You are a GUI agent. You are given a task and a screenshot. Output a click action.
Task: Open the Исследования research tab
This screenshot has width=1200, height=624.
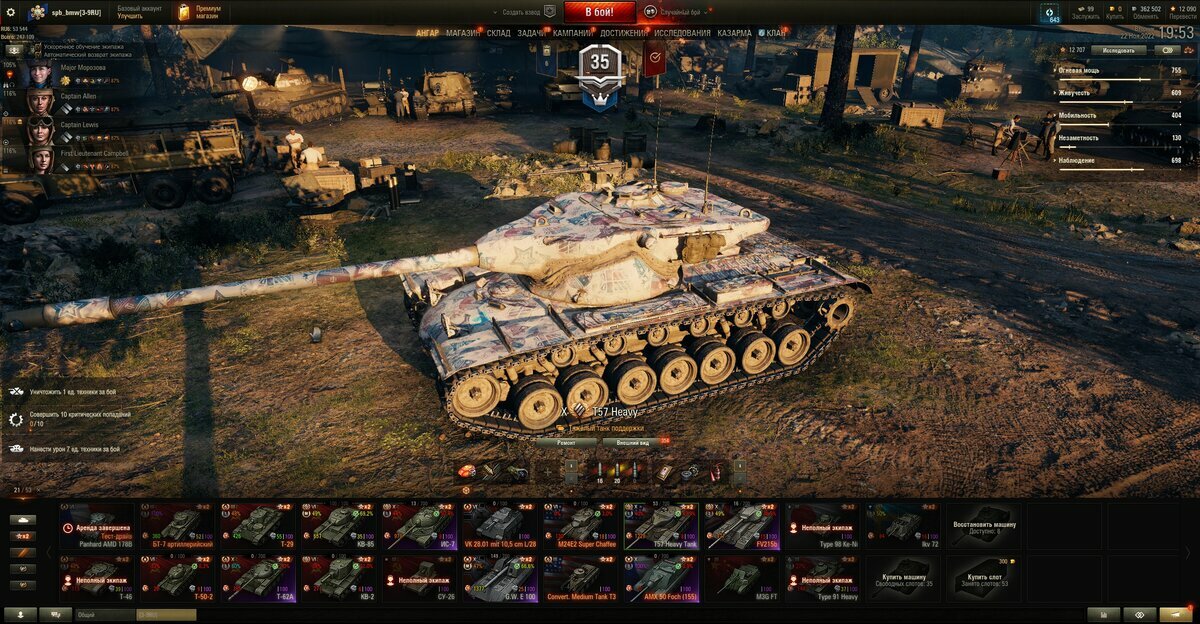click(x=682, y=33)
